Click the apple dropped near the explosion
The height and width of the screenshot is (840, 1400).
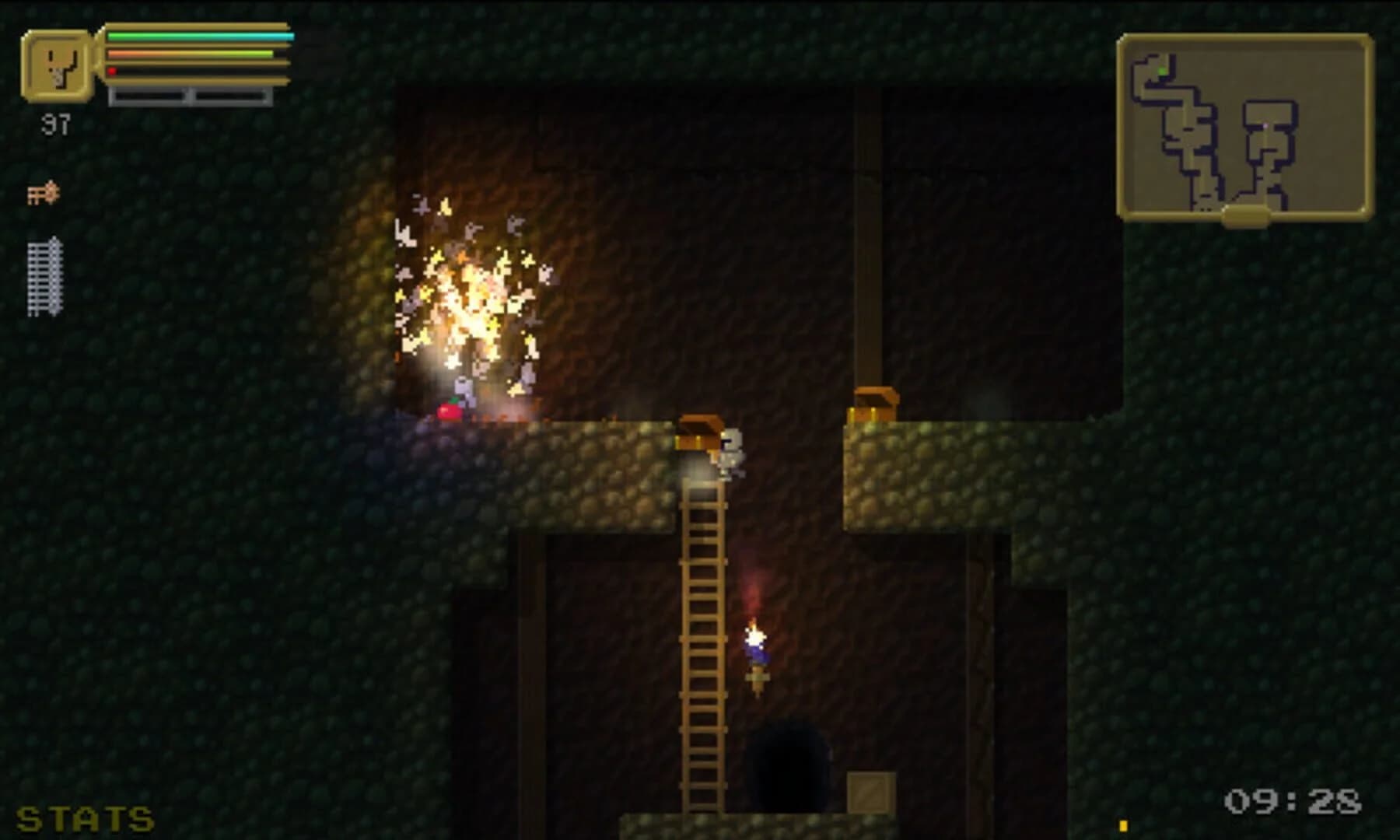pos(449,412)
